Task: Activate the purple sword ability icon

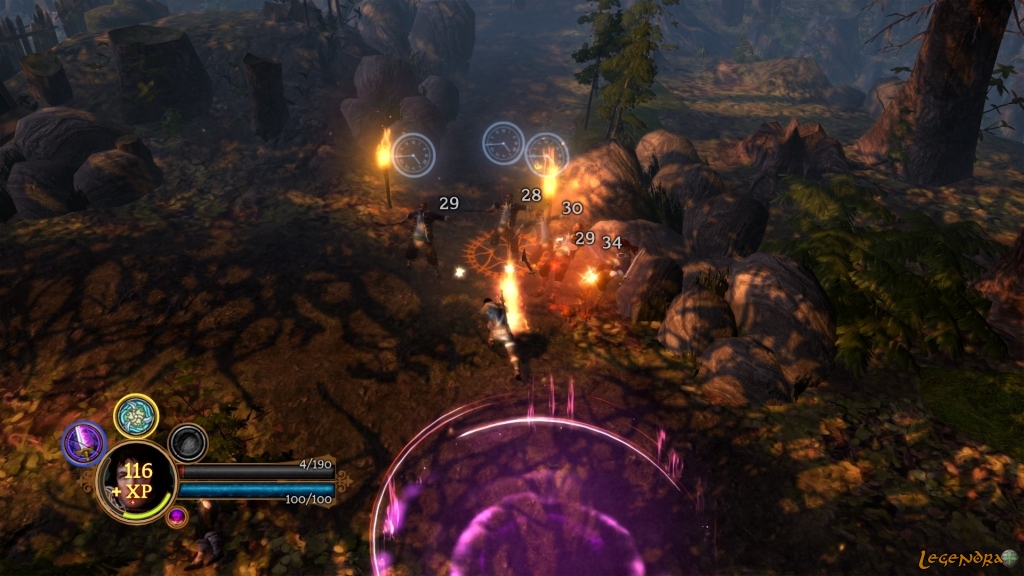Action: point(84,443)
